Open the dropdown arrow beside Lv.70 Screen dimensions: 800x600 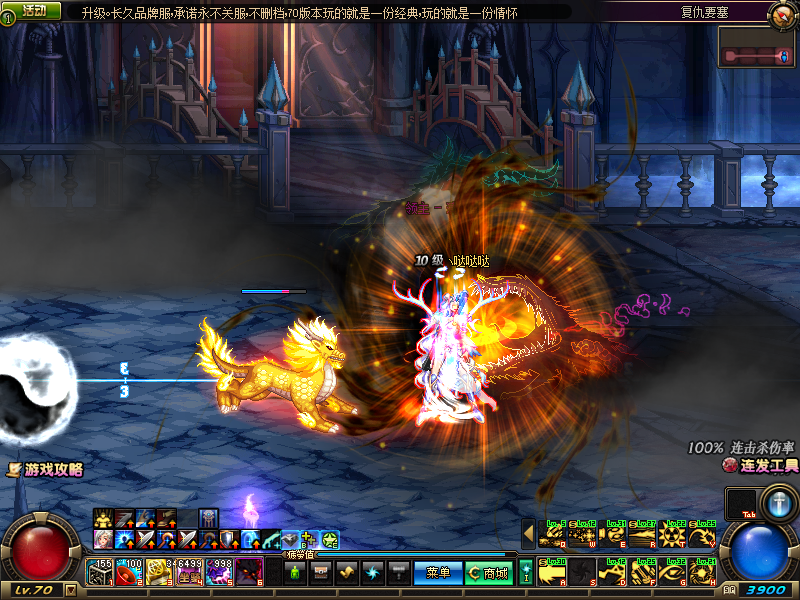click(x=70, y=590)
